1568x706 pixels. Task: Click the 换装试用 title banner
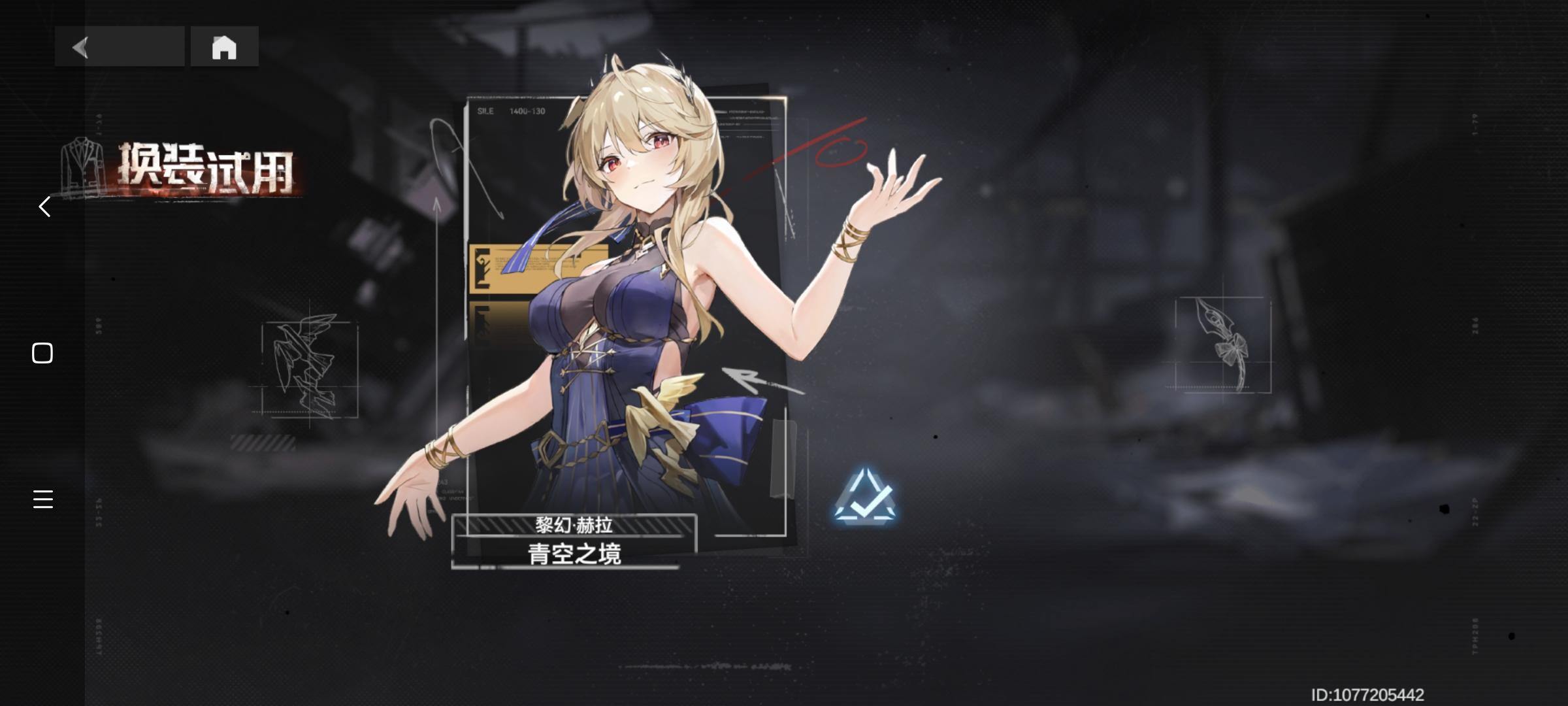(x=206, y=167)
